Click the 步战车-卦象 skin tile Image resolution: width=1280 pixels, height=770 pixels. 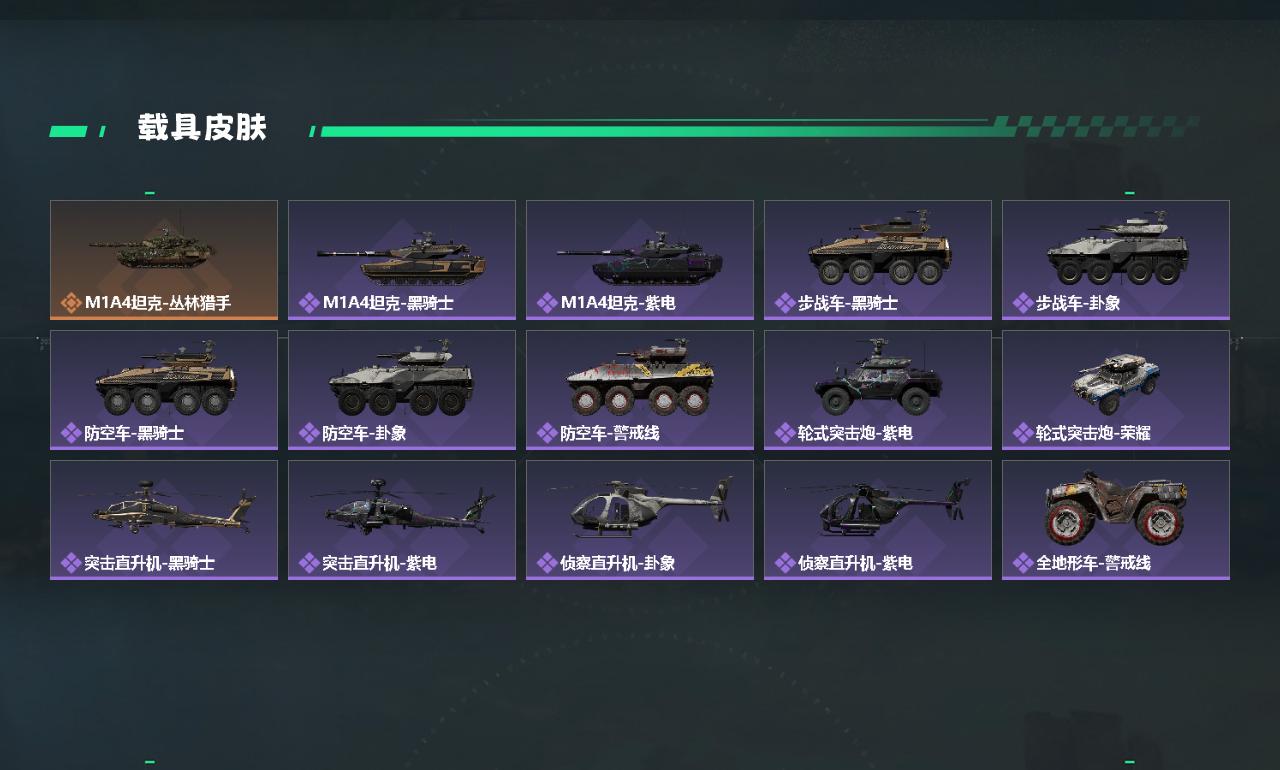click(x=1116, y=260)
